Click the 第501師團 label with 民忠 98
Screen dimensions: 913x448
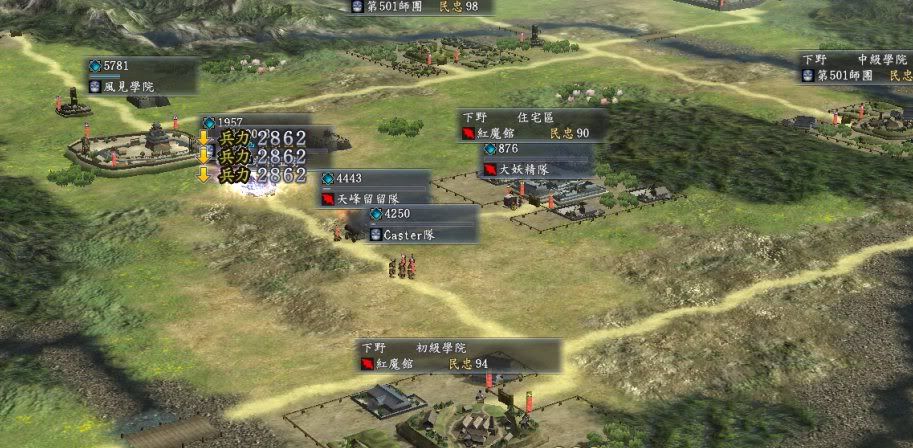[x=420, y=6]
